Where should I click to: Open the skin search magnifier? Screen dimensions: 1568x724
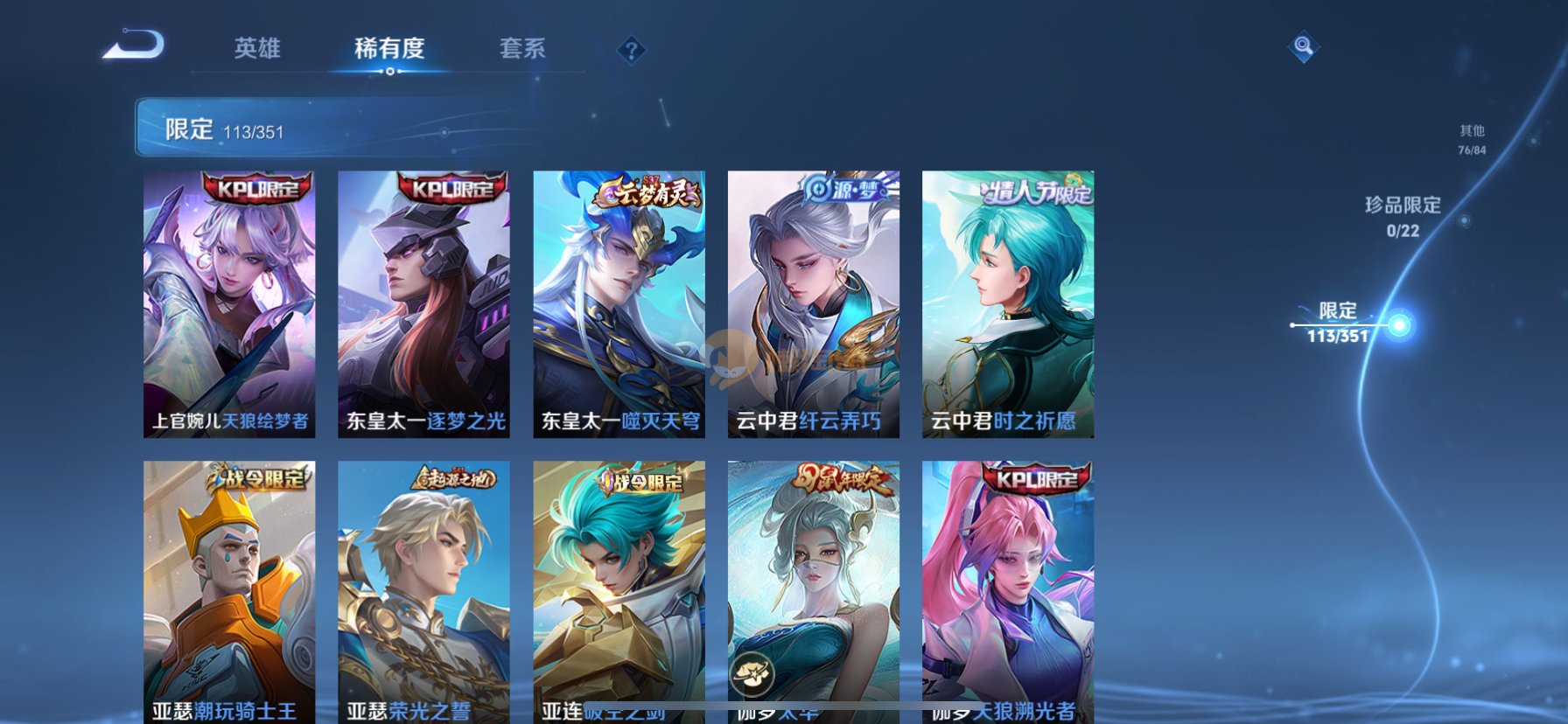point(1303,46)
